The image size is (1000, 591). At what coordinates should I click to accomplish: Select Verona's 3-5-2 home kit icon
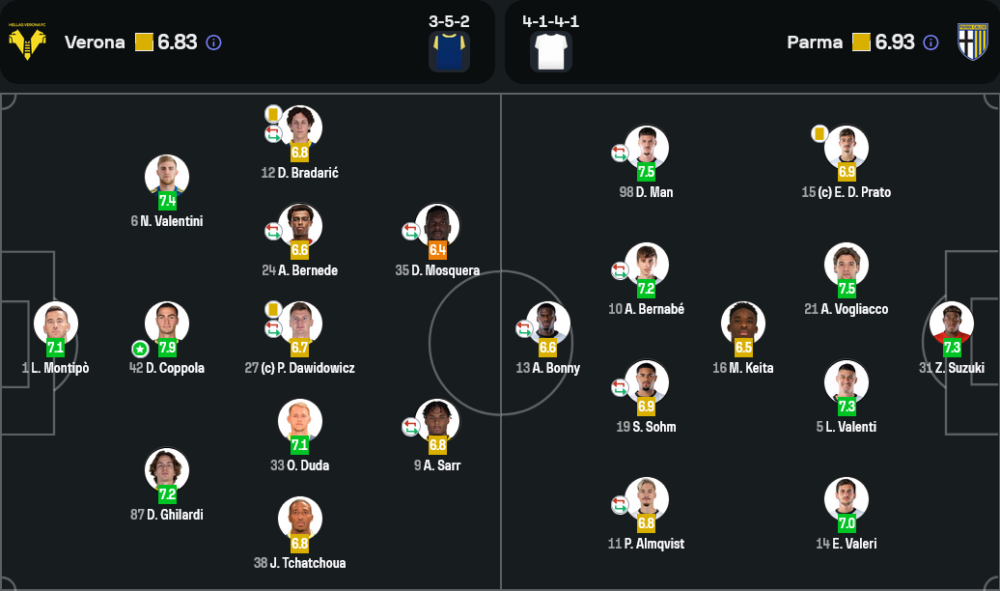449,52
